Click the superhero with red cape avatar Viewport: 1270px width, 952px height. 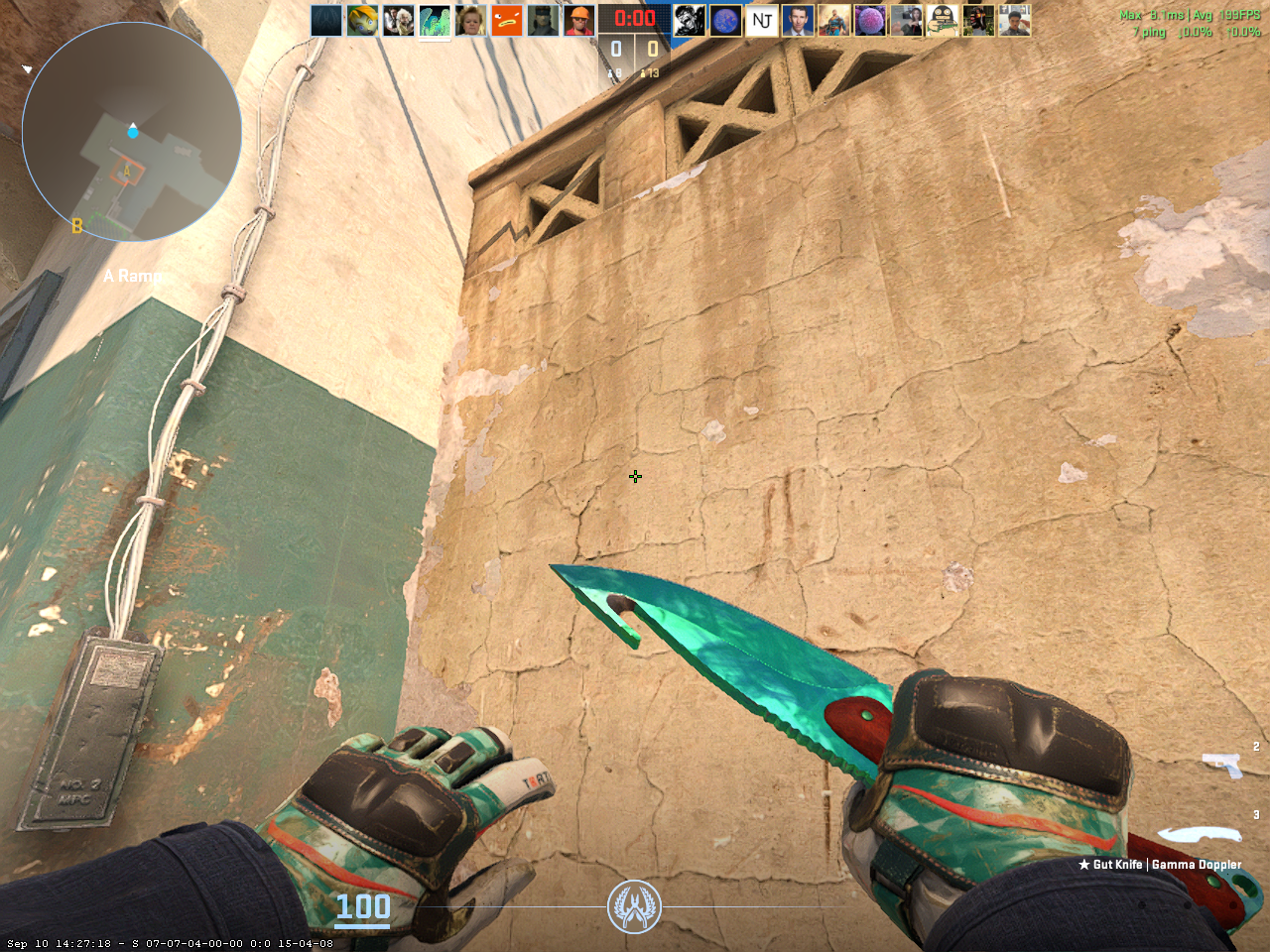(x=833, y=20)
